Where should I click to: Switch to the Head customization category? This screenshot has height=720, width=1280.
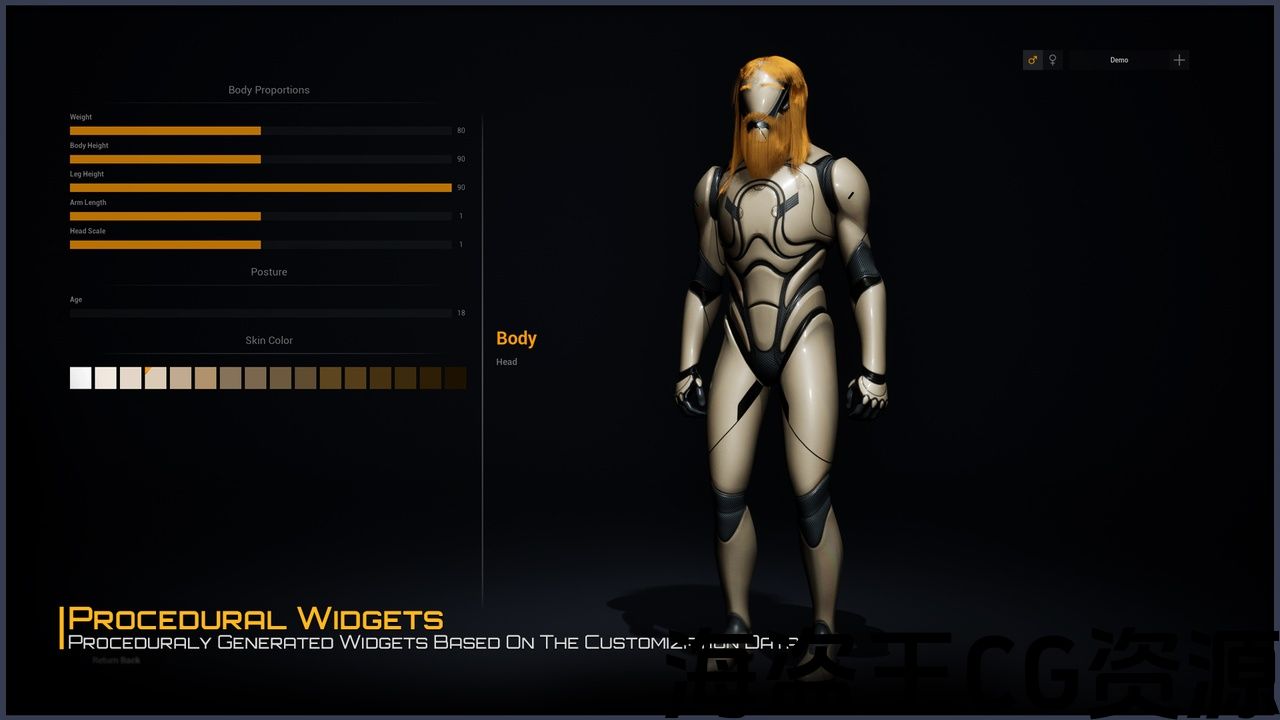507,362
